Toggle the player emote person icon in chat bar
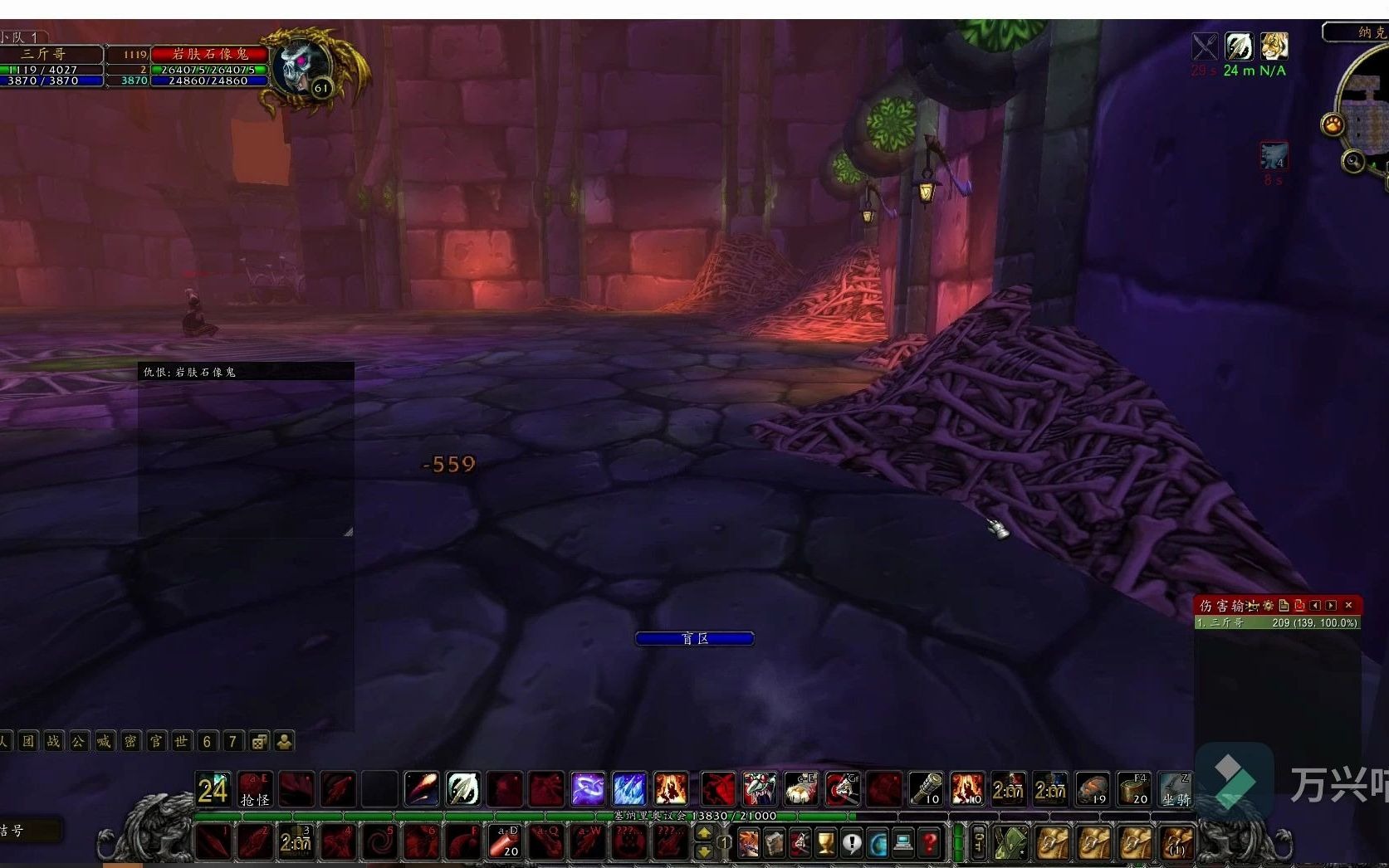 click(282, 741)
